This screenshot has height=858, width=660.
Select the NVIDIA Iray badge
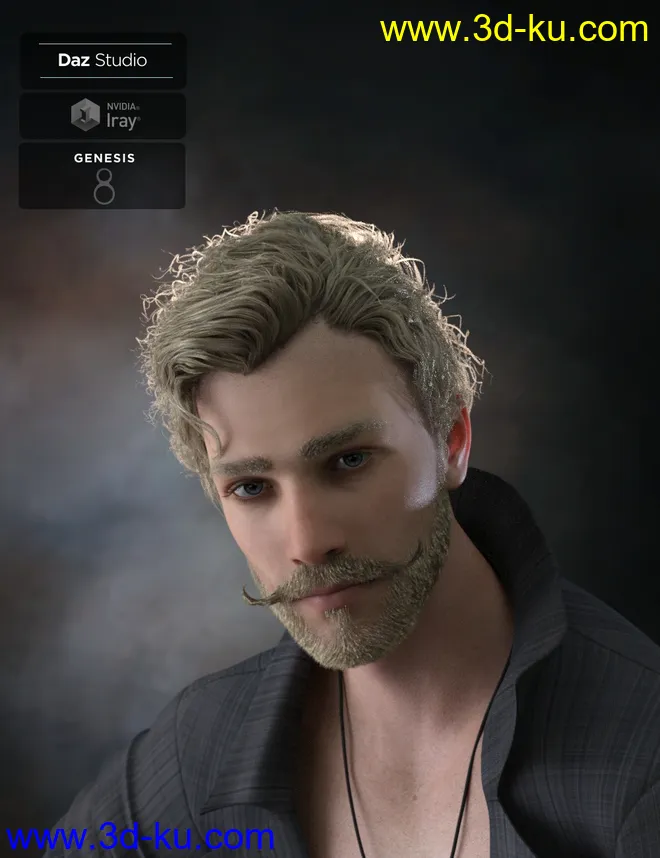click(x=102, y=116)
